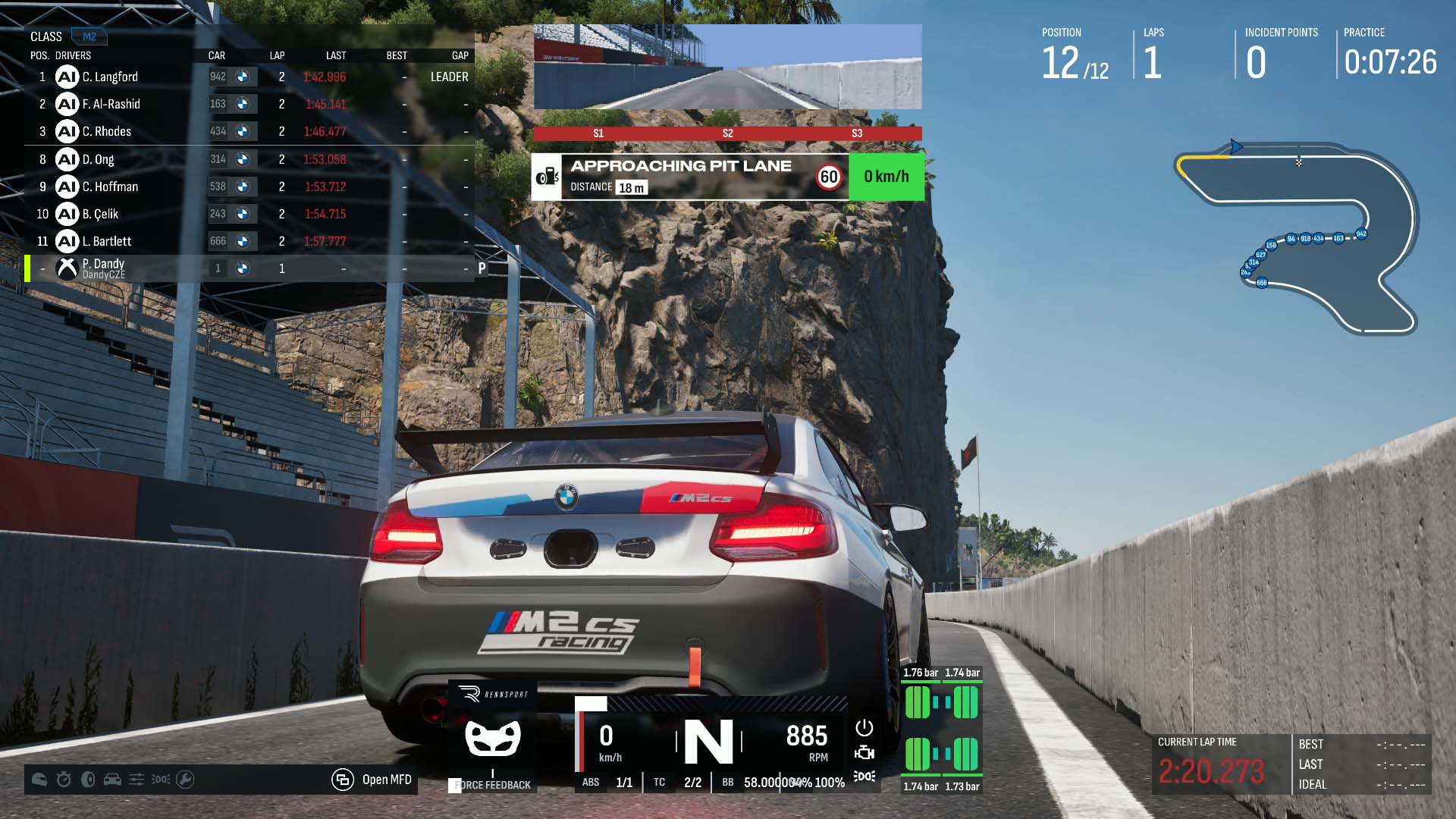Image resolution: width=1456 pixels, height=819 pixels.
Task: Select the helmet icon in the MFD bar
Action: tap(39, 780)
